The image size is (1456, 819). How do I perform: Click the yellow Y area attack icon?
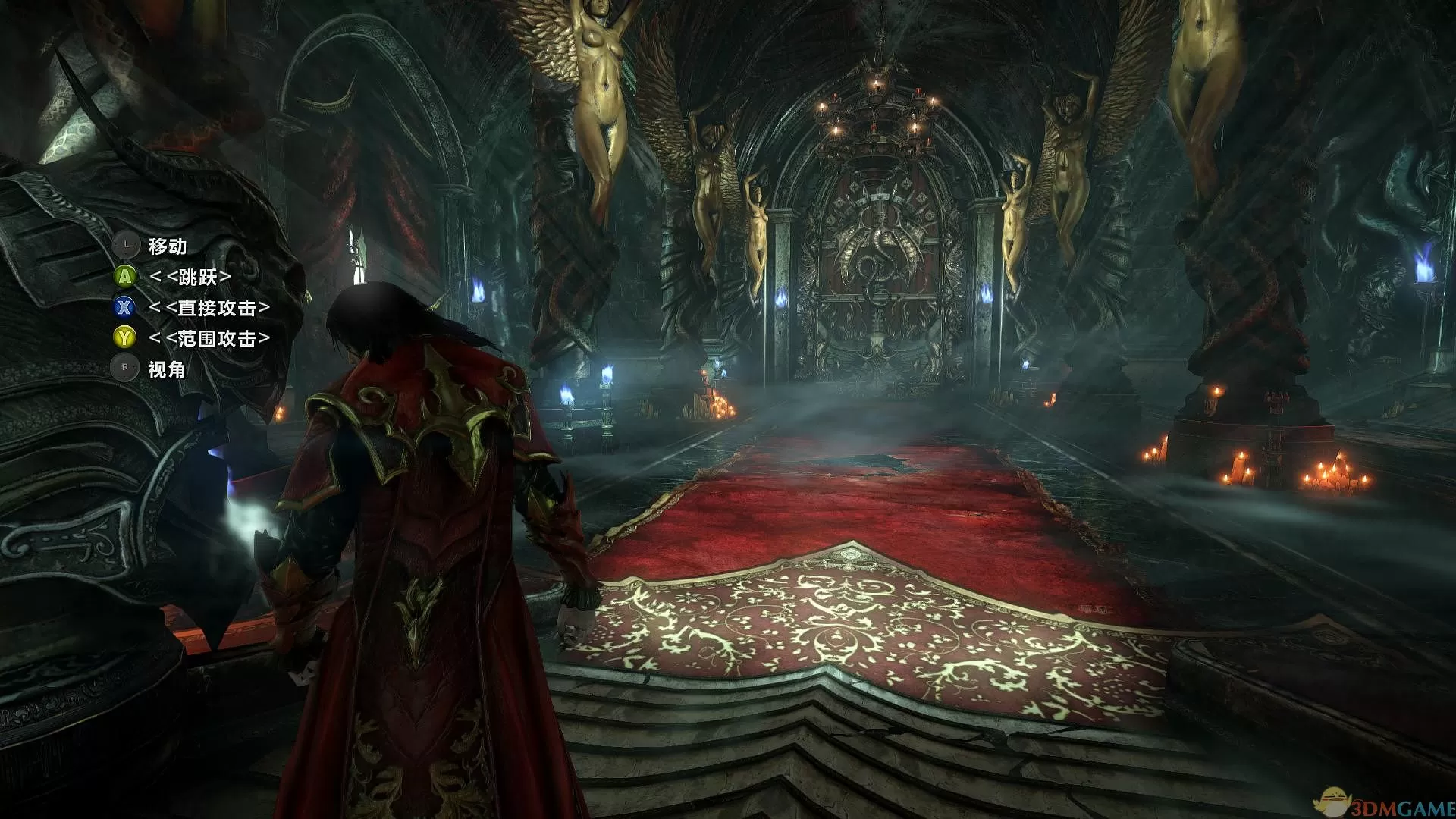pos(123,337)
